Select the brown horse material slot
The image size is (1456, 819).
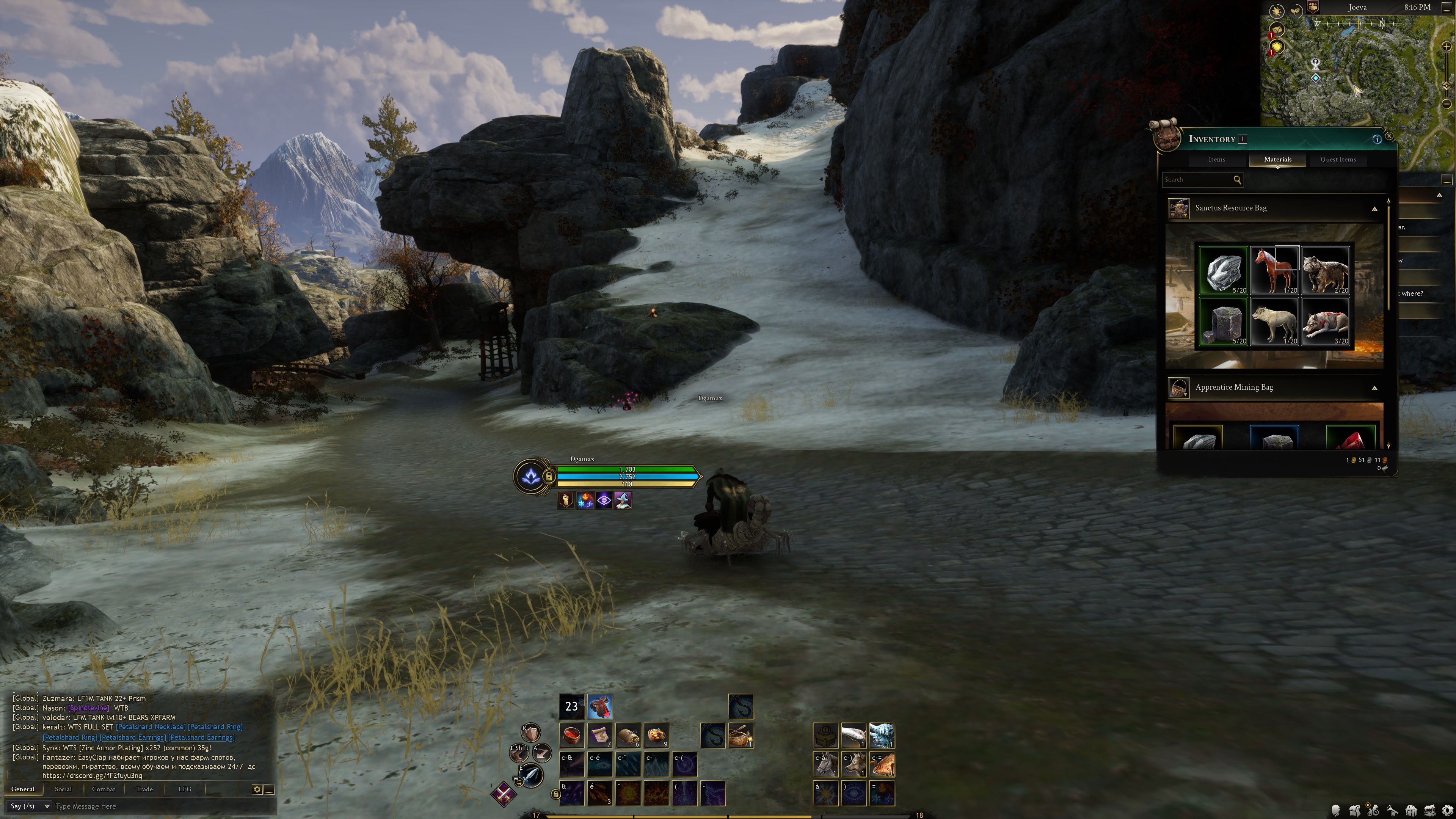pyautogui.click(x=1274, y=270)
